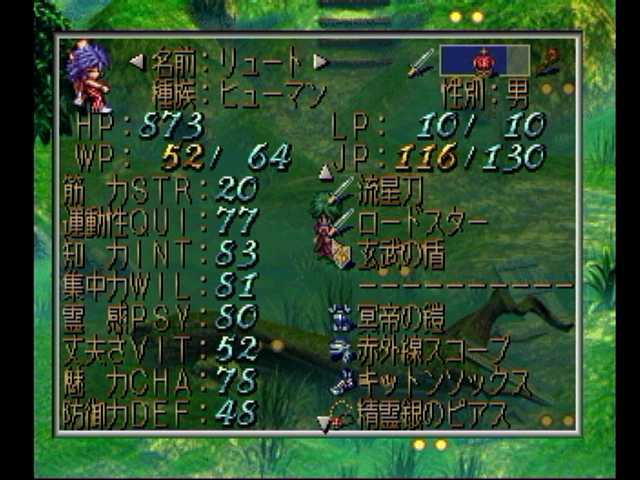Screen dimensions: 640x480
Task: Select the purple-haired character portrait
Action: pyautogui.click(x=88, y=76)
